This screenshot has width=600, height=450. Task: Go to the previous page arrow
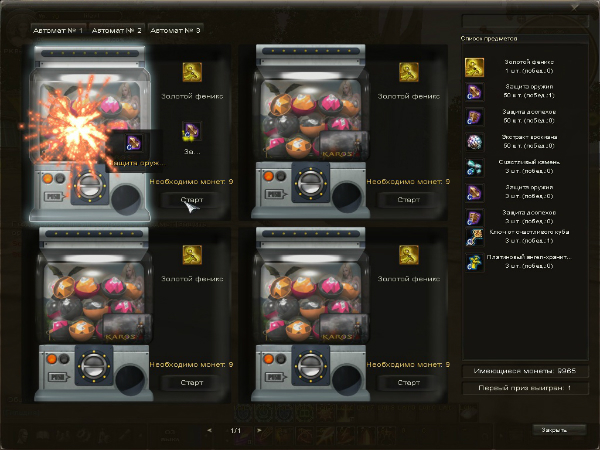pos(209,431)
